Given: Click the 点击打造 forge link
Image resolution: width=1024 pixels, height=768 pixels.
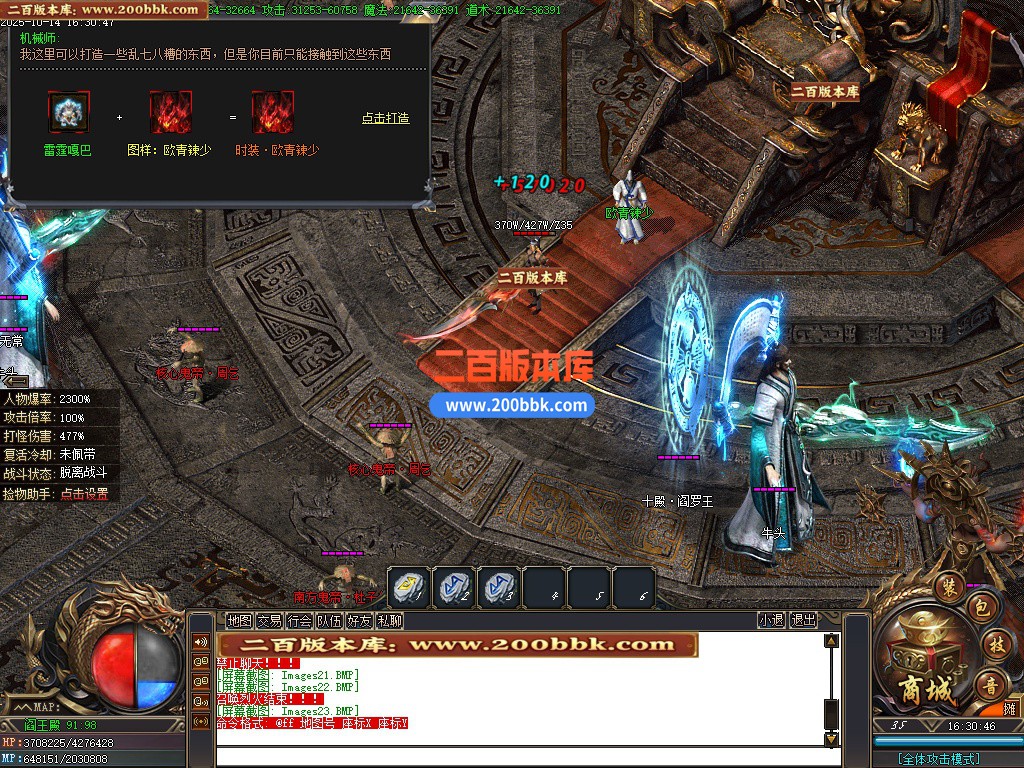Looking at the screenshot, I should pyautogui.click(x=385, y=118).
